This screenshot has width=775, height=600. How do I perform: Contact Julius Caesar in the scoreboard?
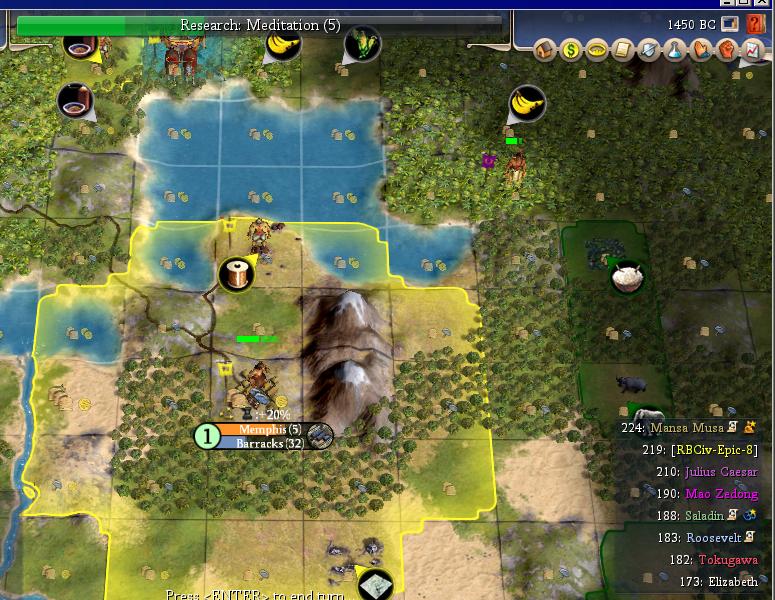[x=720, y=472]
